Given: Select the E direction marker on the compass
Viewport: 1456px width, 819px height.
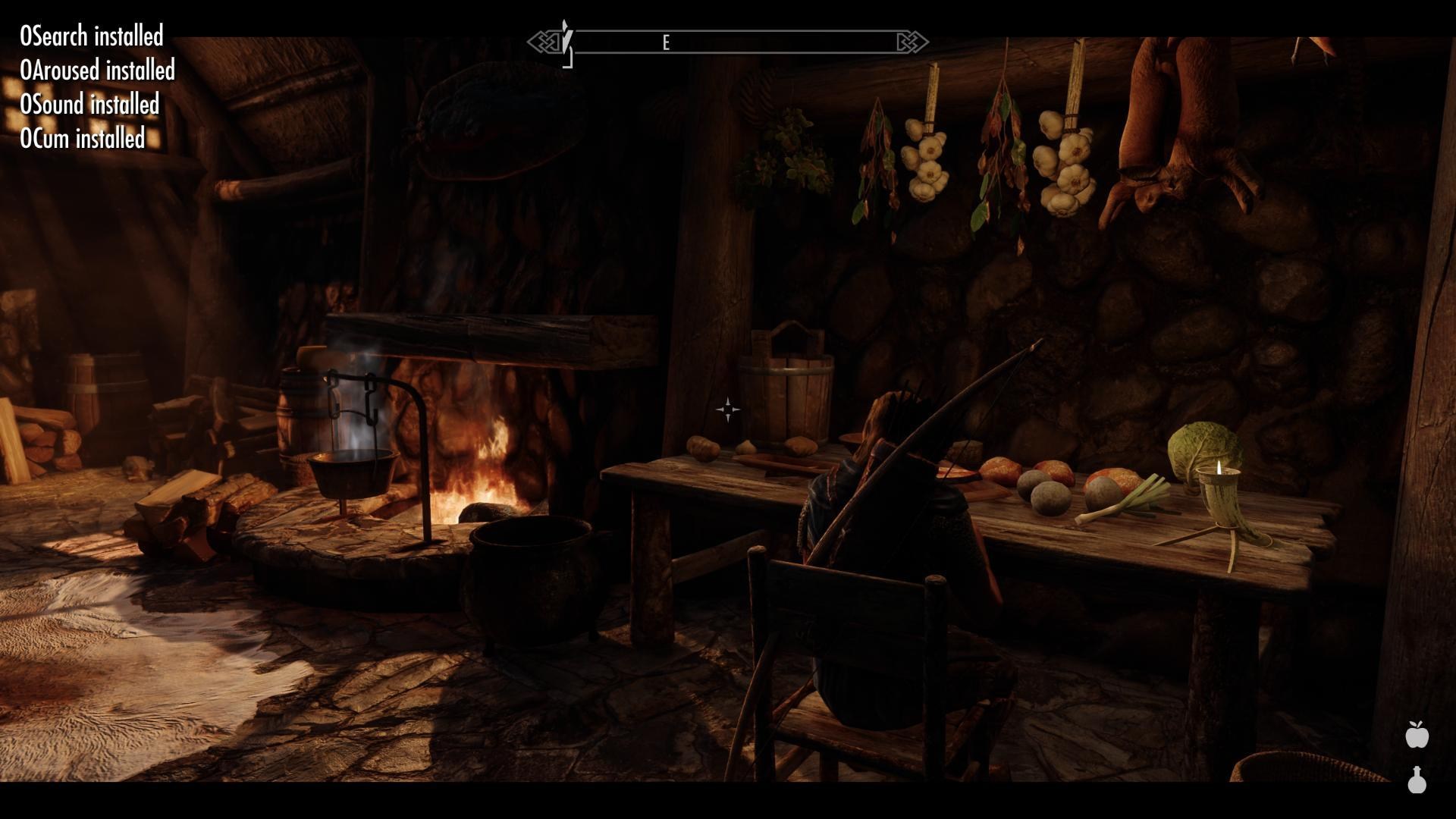Looking at the screenshot, I should (x=667, y=42).
